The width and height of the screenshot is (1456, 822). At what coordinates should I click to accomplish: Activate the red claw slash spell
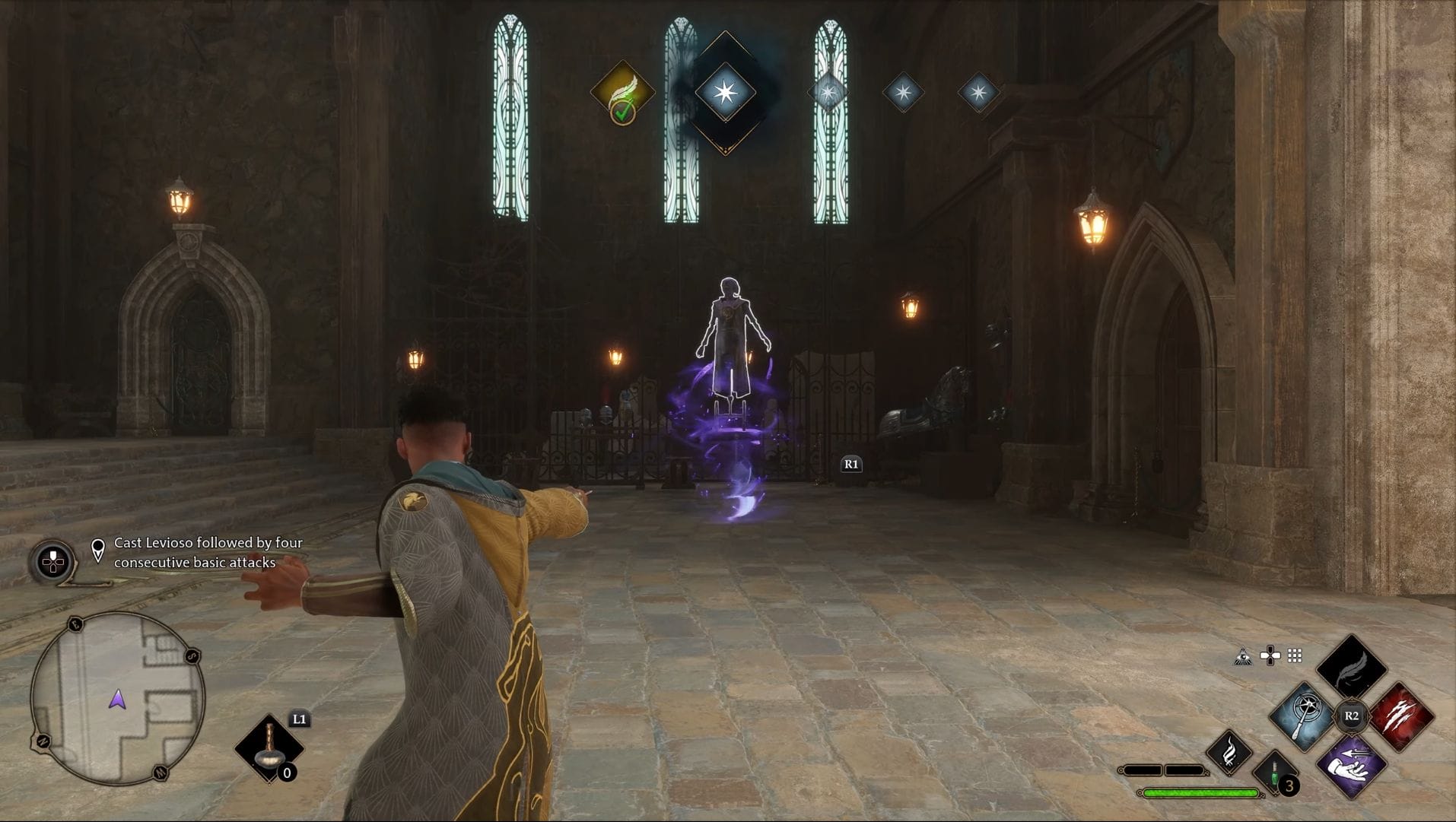[x=1400, y=716]
